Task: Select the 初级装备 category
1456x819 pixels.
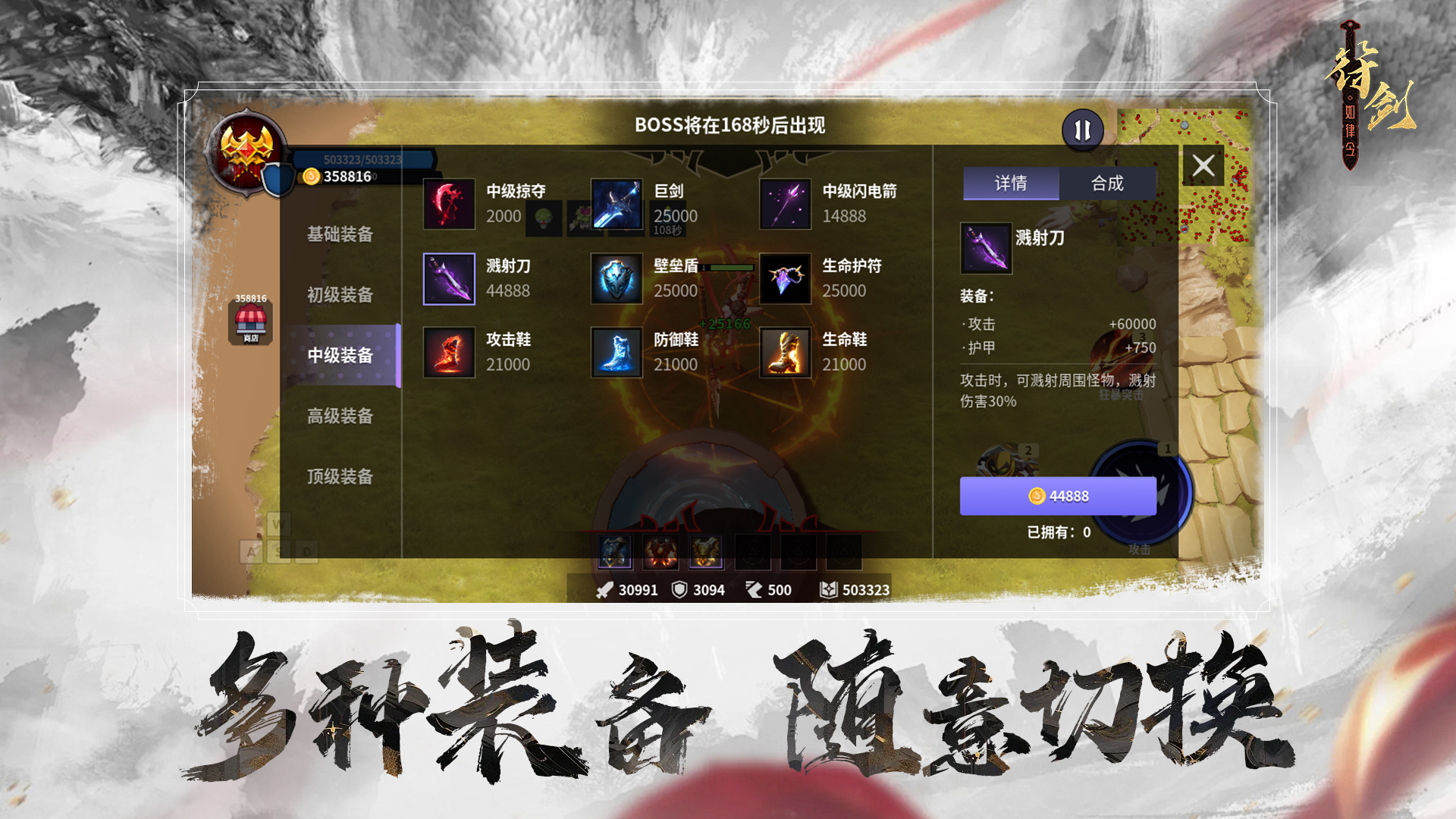Action: tap(339, 296)
